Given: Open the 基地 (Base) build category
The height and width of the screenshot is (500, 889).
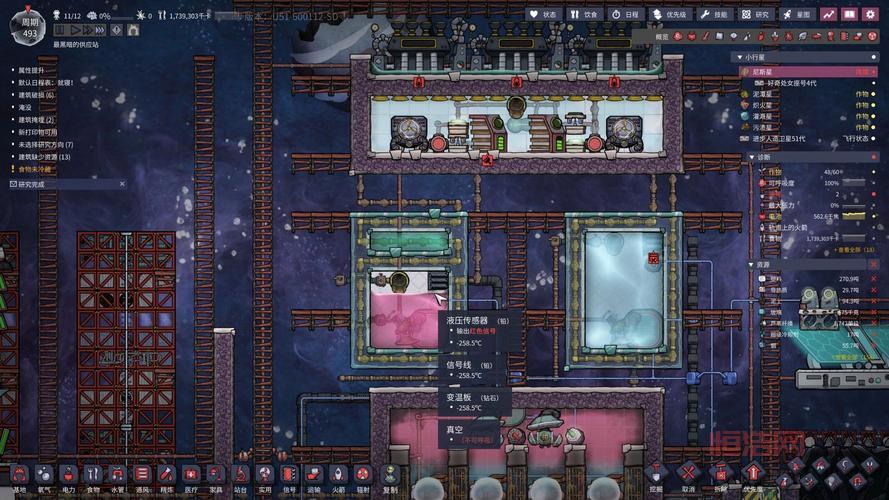Looking at the screenshot, I should point(18,474).
